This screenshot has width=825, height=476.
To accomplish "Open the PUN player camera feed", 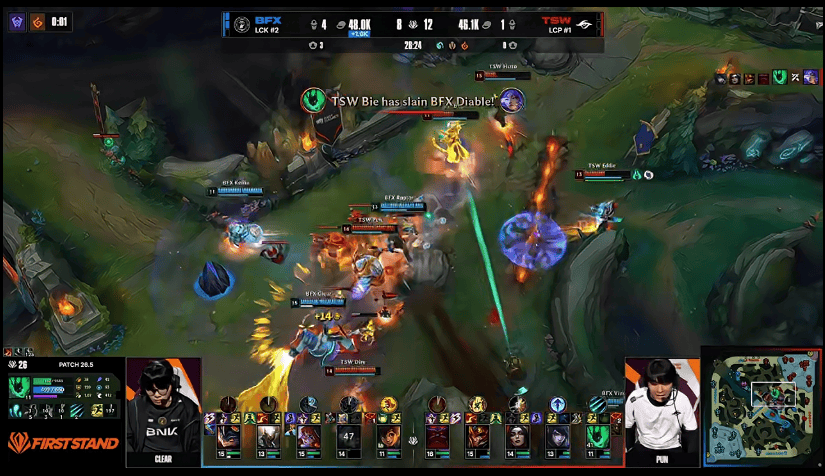I will coord(662,412).
